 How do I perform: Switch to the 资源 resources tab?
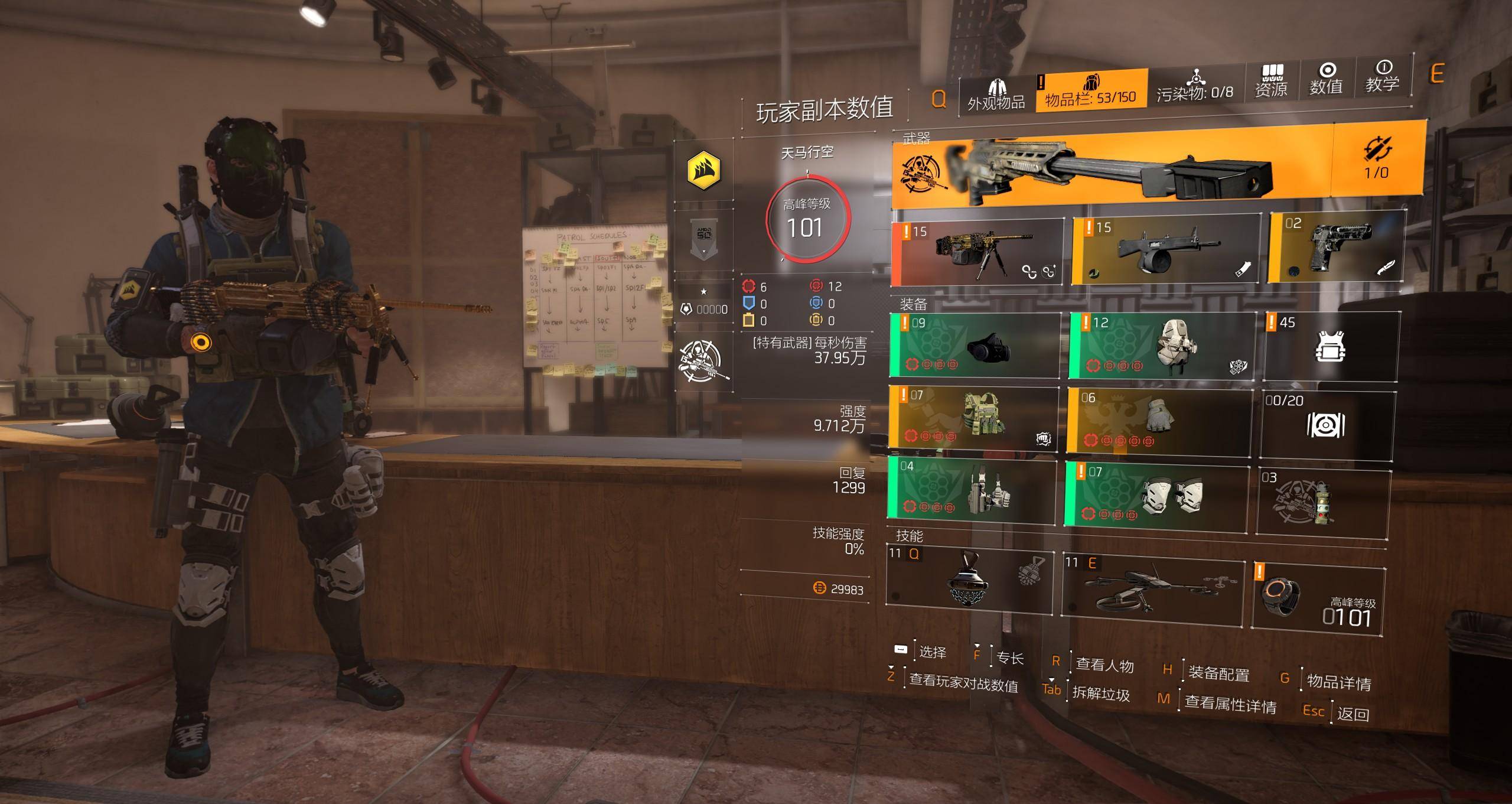point(1271,83)
